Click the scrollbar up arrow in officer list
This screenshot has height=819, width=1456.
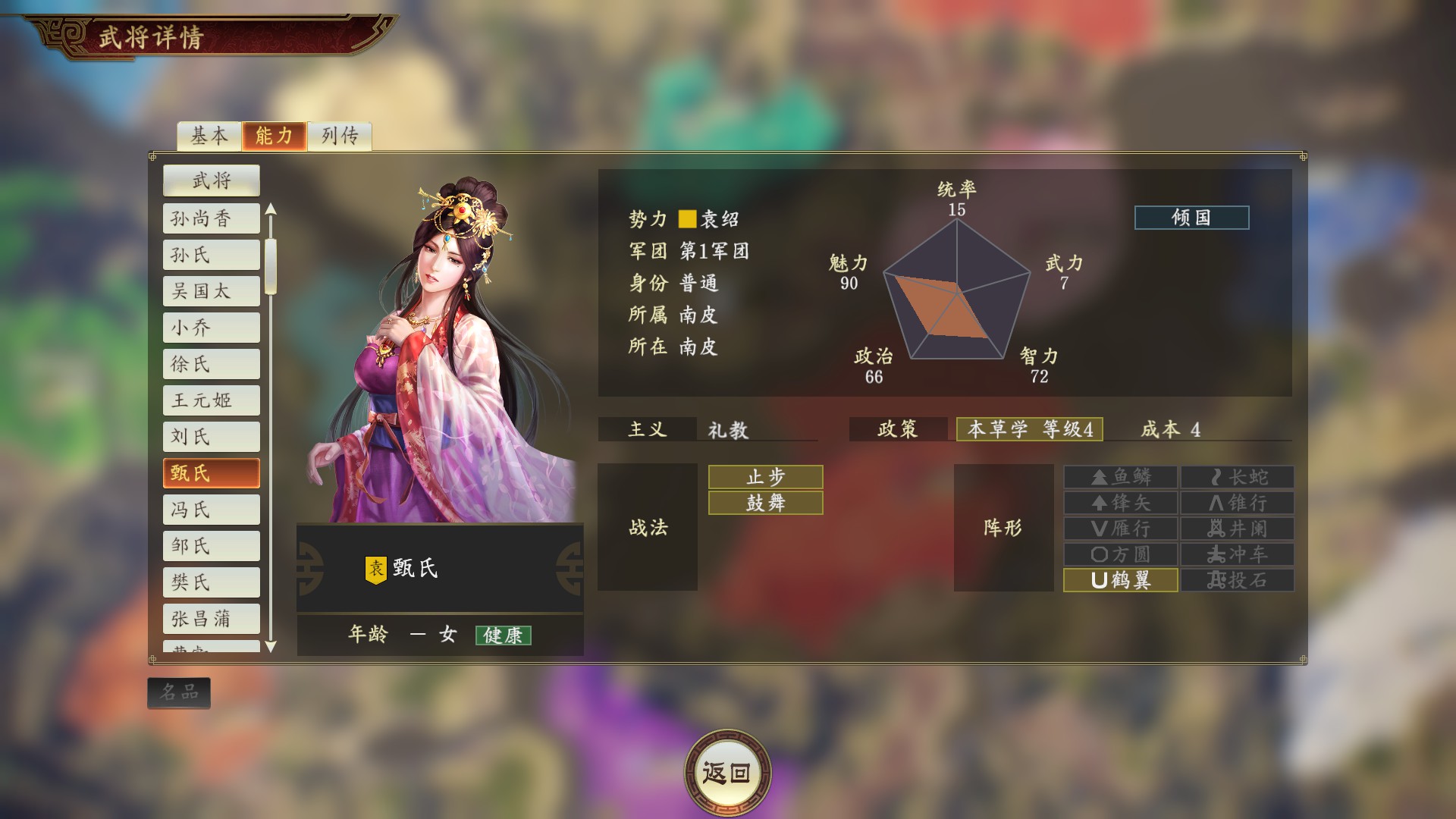coord(271,212)
